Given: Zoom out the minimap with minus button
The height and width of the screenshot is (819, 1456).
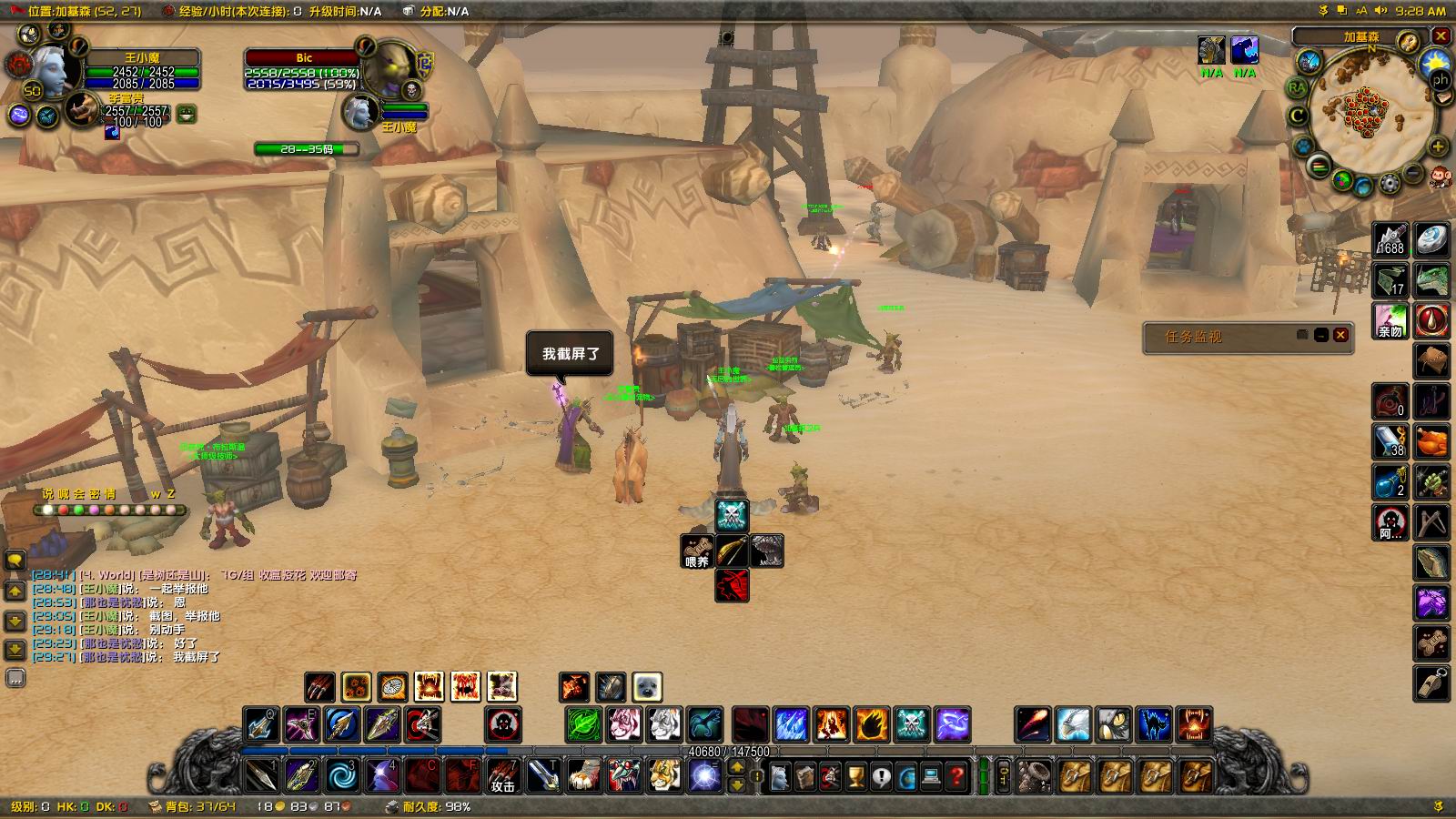Looking at the screenshot, I should (1413, 172).
